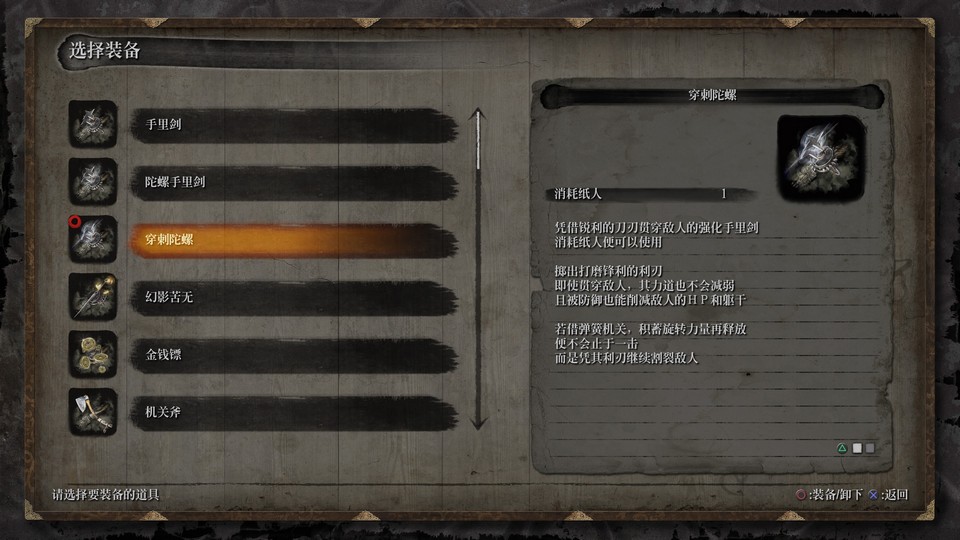Select the equipped 穿刺陀螺 icon
Image resolution: width=960 pixels, height=540 pixels.
point(93,240)
